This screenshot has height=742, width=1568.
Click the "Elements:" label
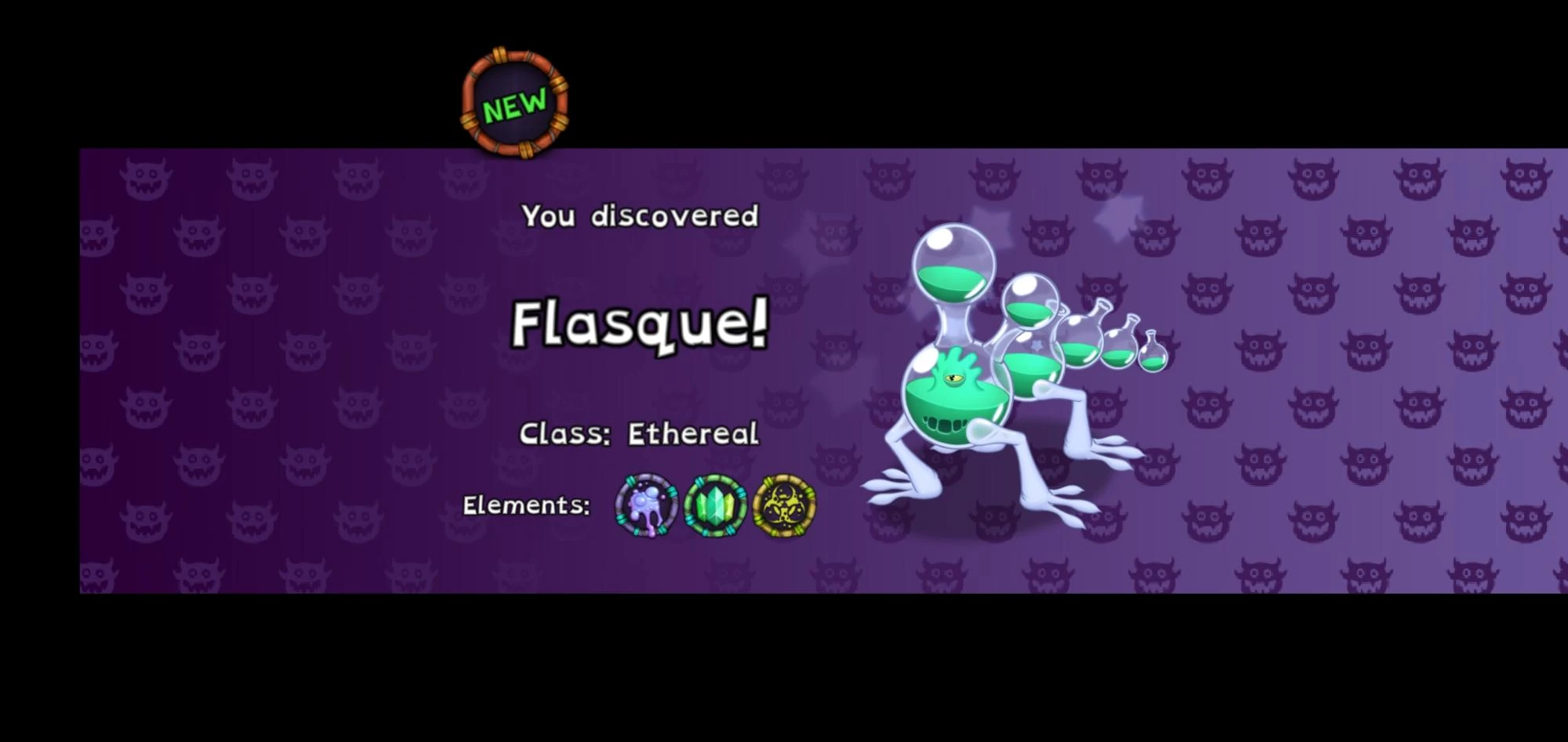point(526,505)
